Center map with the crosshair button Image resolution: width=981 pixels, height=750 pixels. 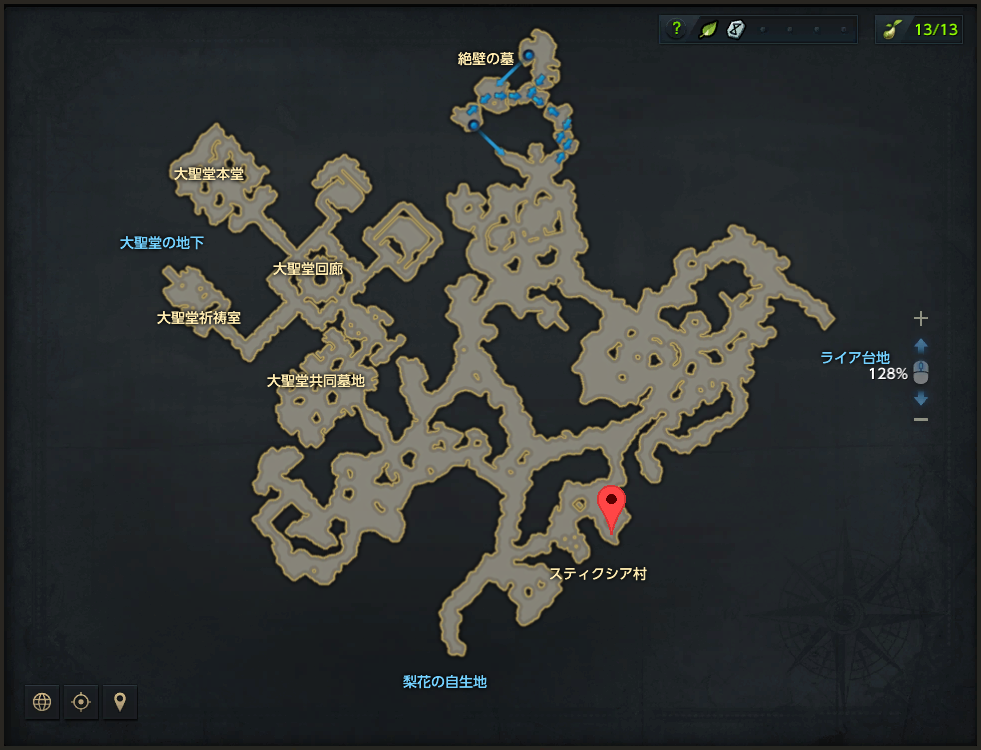click(x=81, y=702)
